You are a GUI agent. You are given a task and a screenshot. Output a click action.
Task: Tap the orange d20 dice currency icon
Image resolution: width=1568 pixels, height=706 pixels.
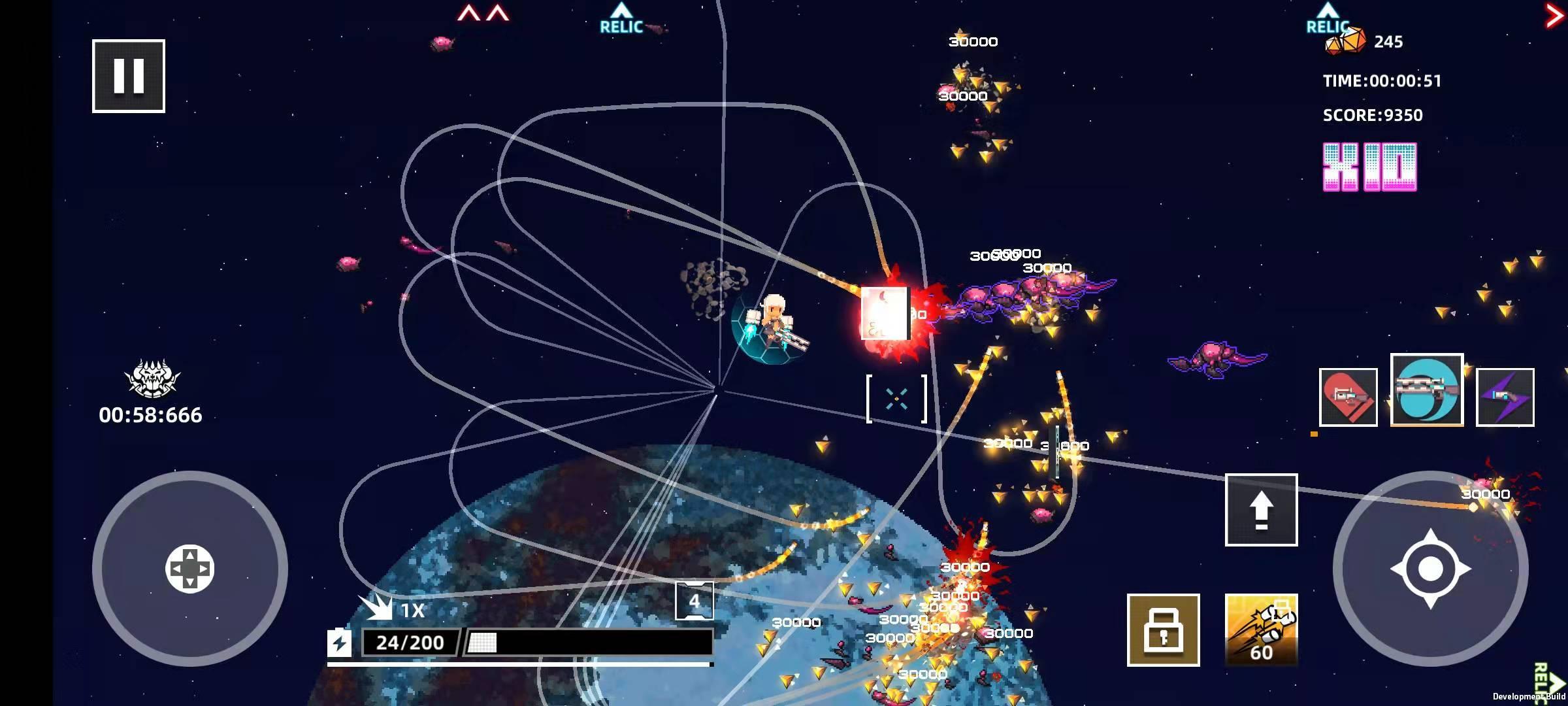pyautogui.click(x=1346, y=41)
